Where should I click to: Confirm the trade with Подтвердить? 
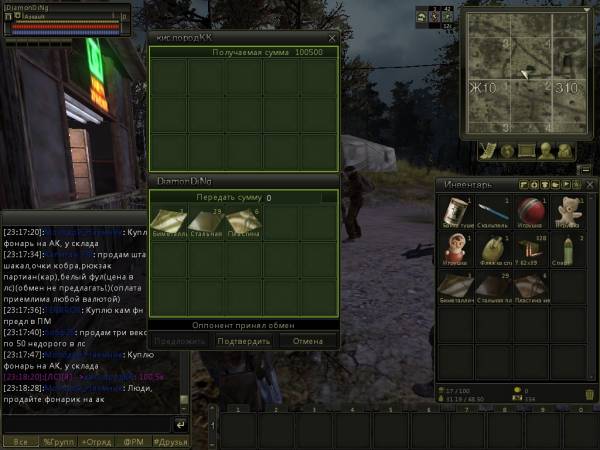(244, 341)
